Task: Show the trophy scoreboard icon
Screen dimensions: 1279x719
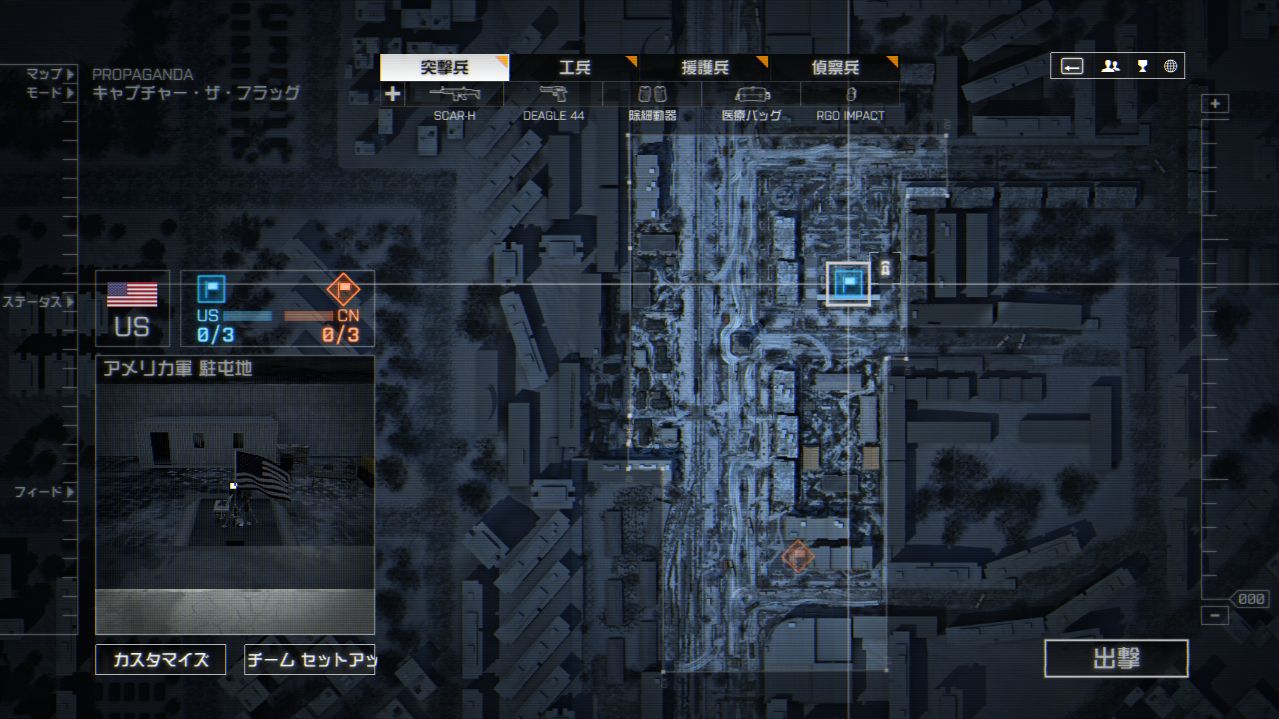Action: tap(1142, 66)
